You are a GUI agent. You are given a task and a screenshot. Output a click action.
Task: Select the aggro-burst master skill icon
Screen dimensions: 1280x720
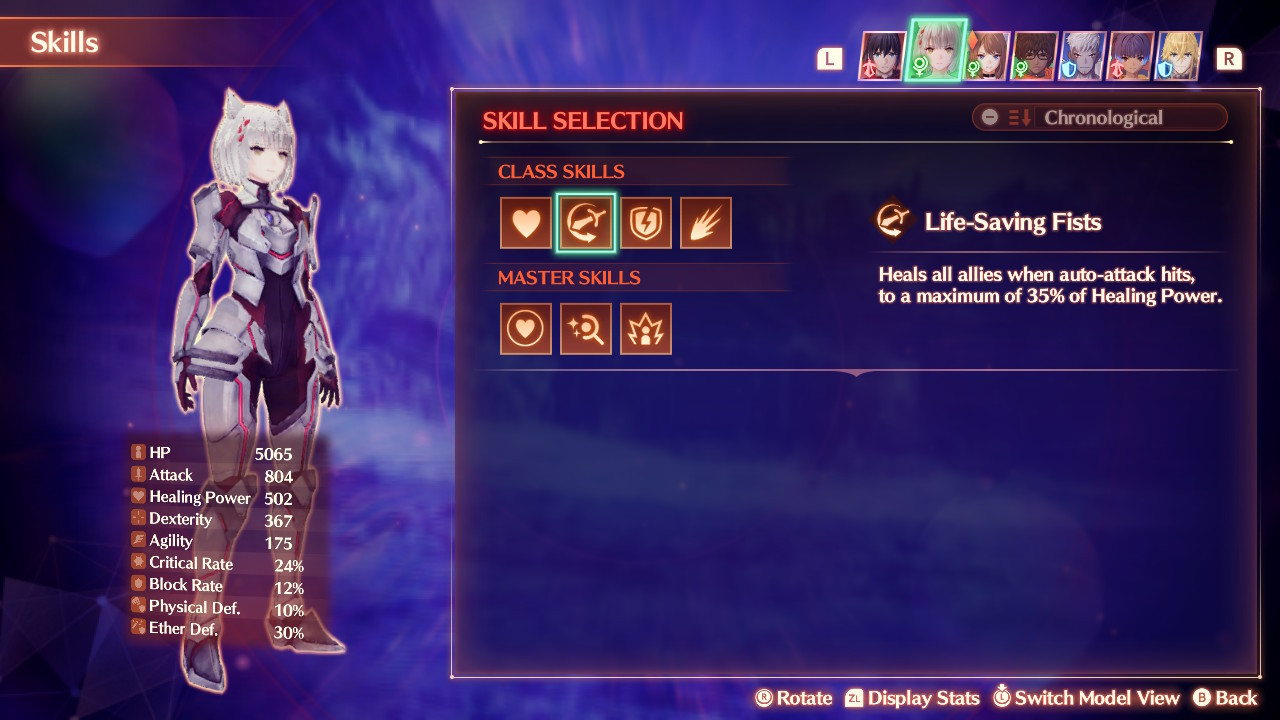646,329
